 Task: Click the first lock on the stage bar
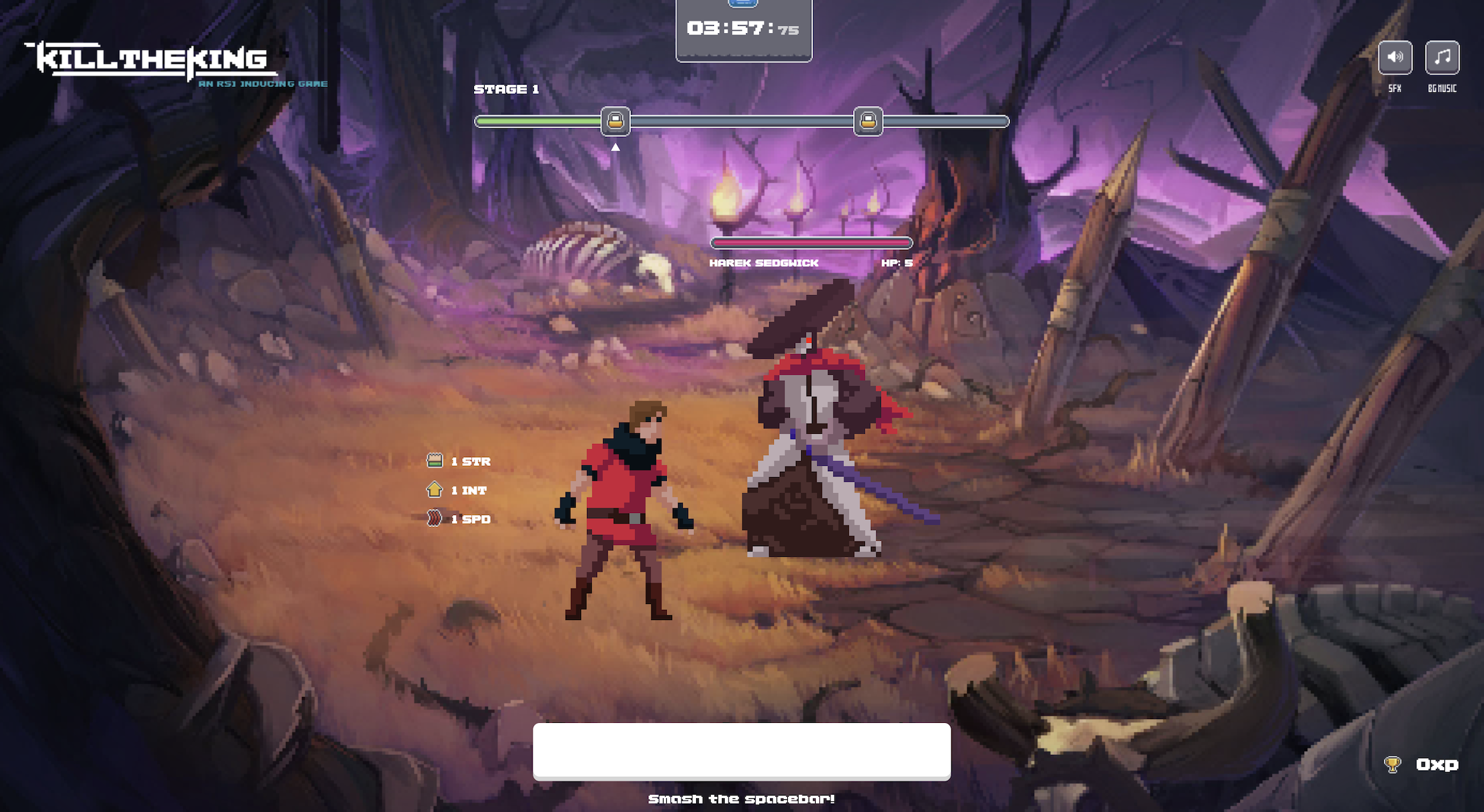[x=615, y=122]
